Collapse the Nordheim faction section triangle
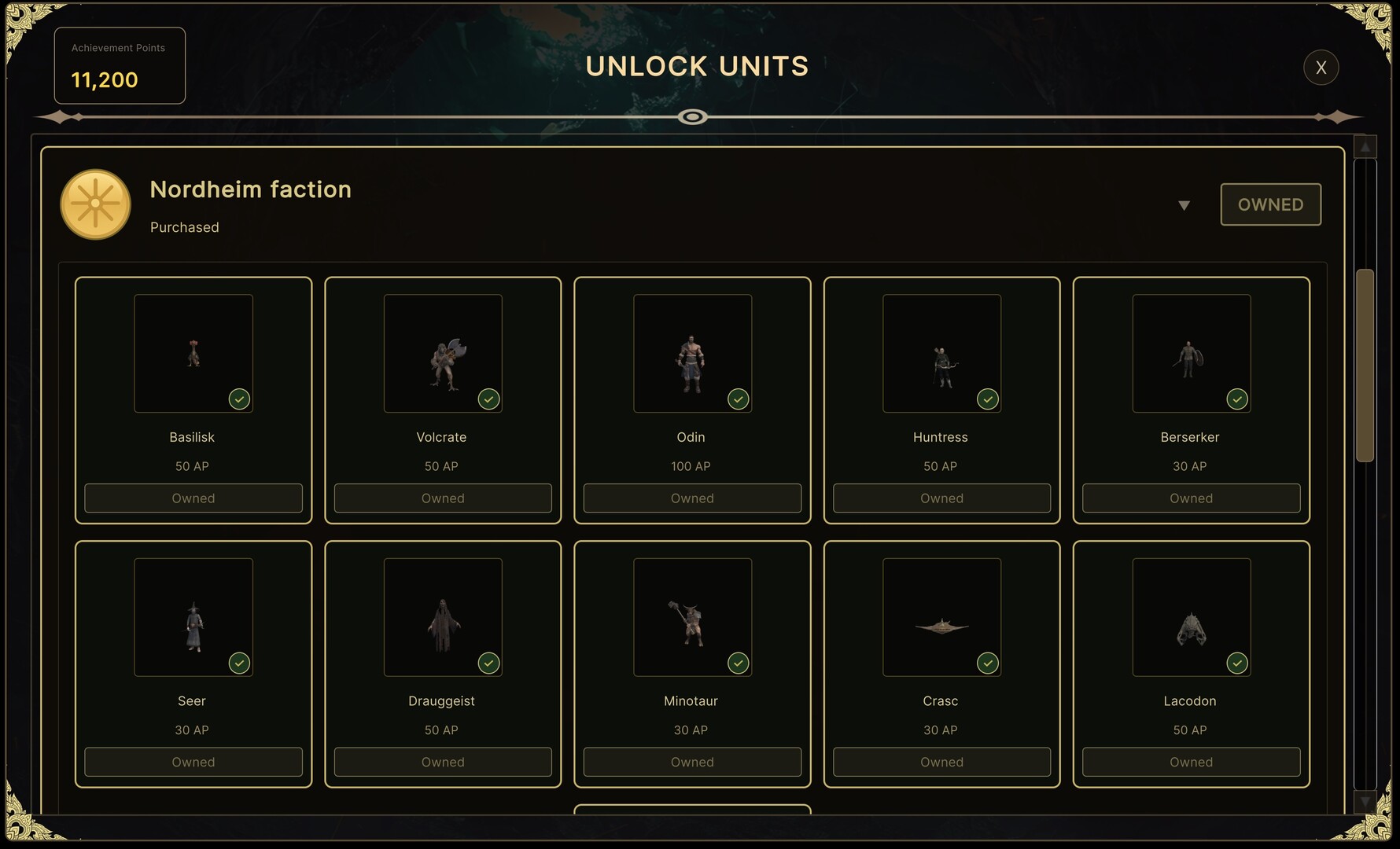This screenshot has height=849, width=1400. click(1184, 205)
